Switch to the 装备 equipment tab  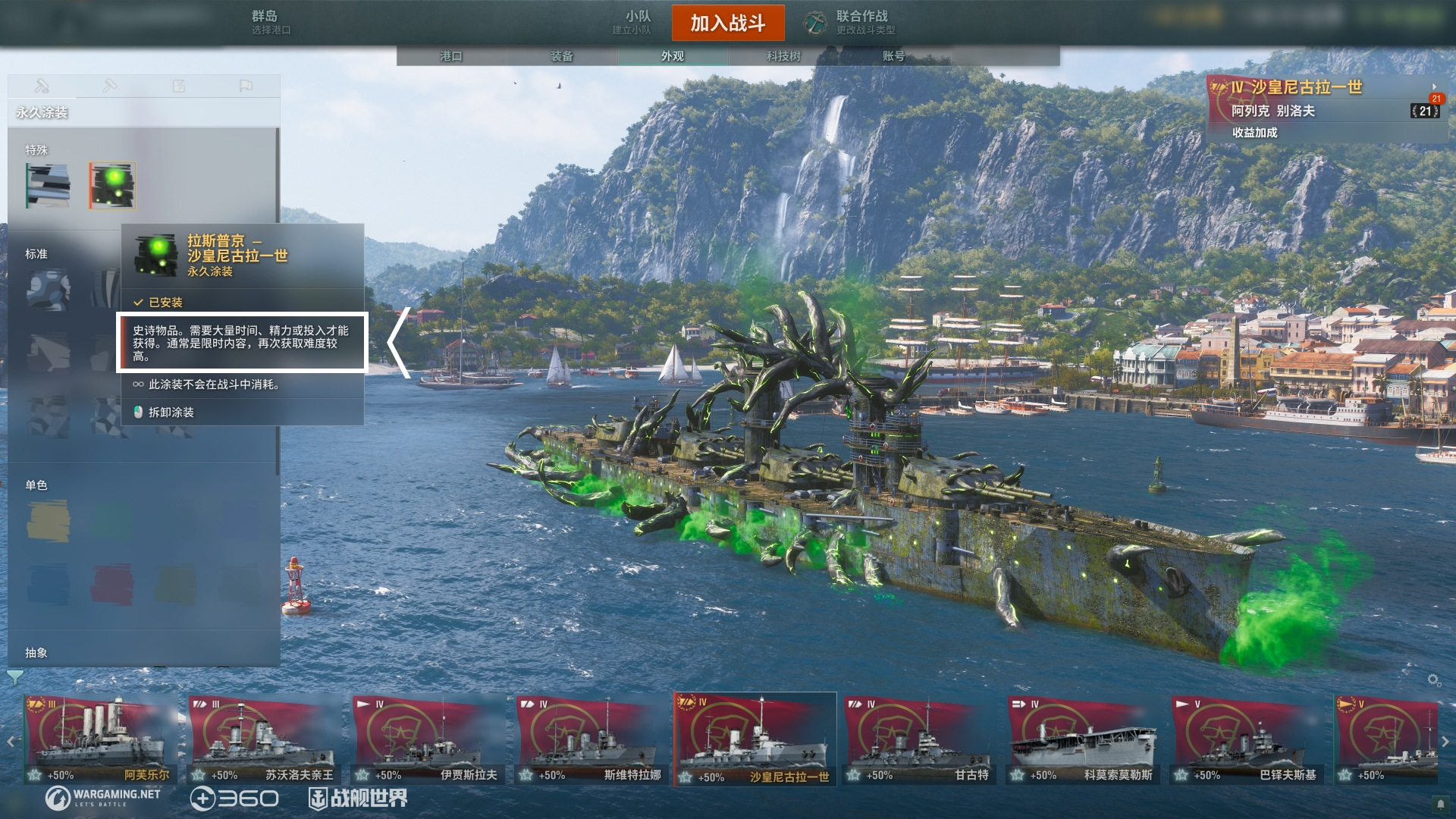pyautogui.click(x=561, y=56)
